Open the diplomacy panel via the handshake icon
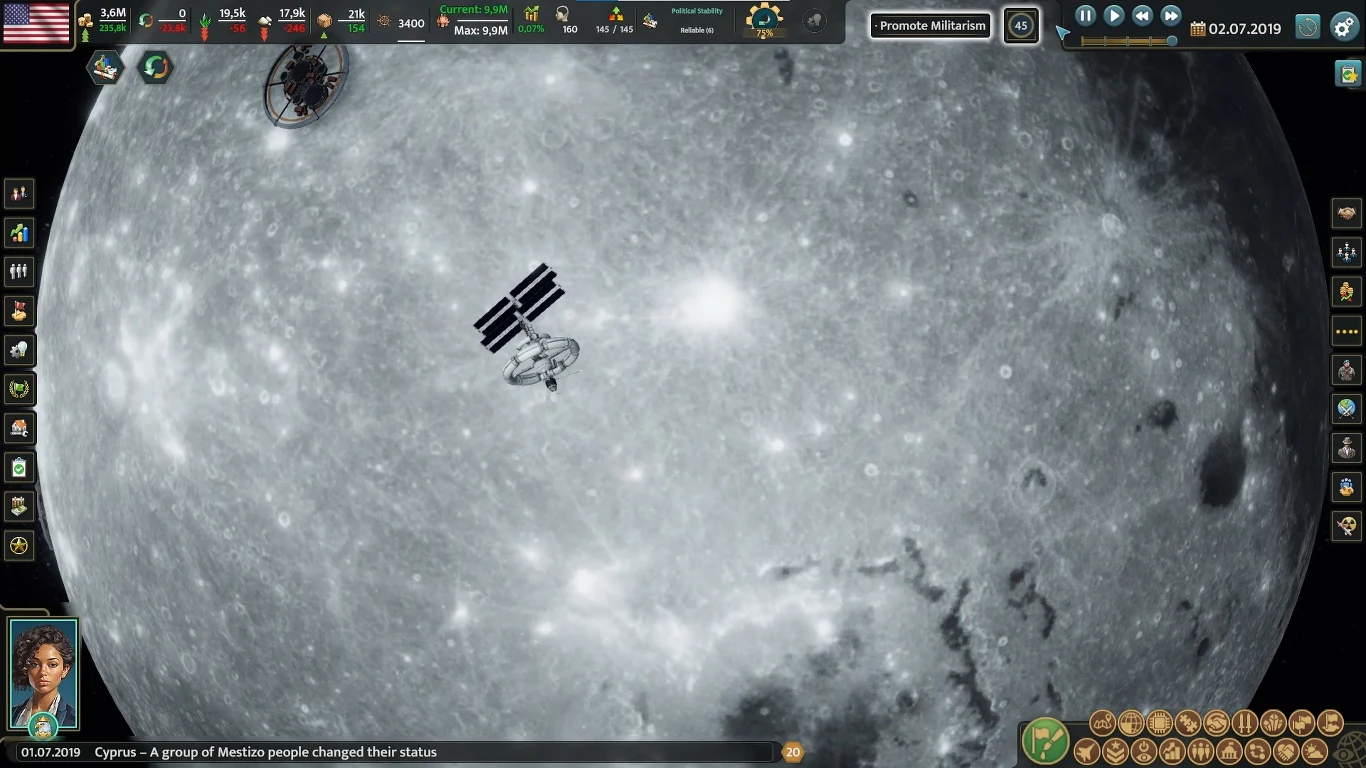 point(1347,214)
